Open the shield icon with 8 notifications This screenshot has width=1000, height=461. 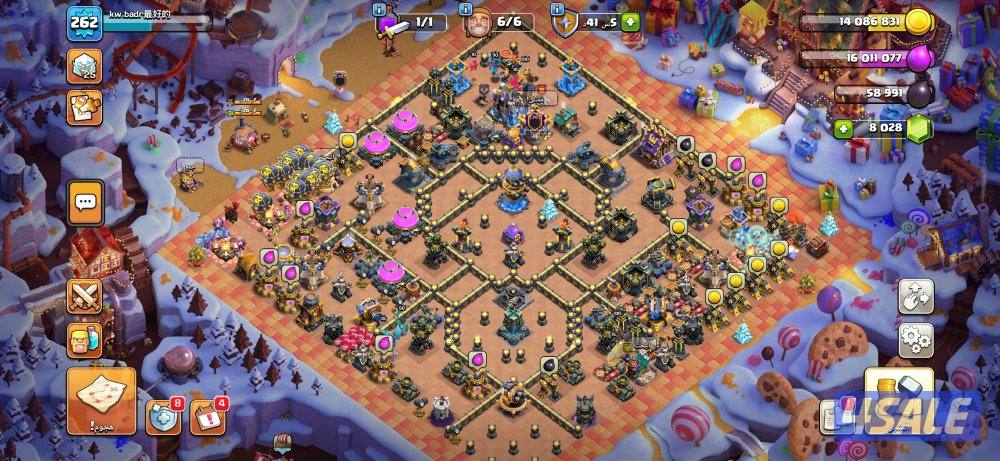coord(161,417)
